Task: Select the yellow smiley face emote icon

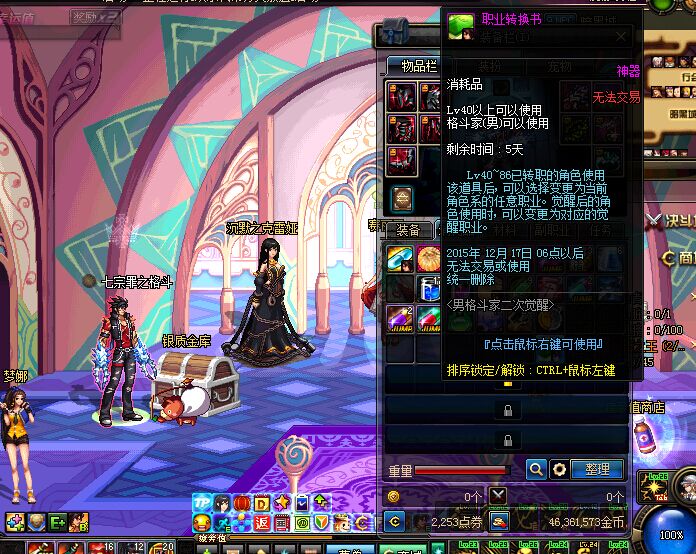Action: click(x=201, y=522)
